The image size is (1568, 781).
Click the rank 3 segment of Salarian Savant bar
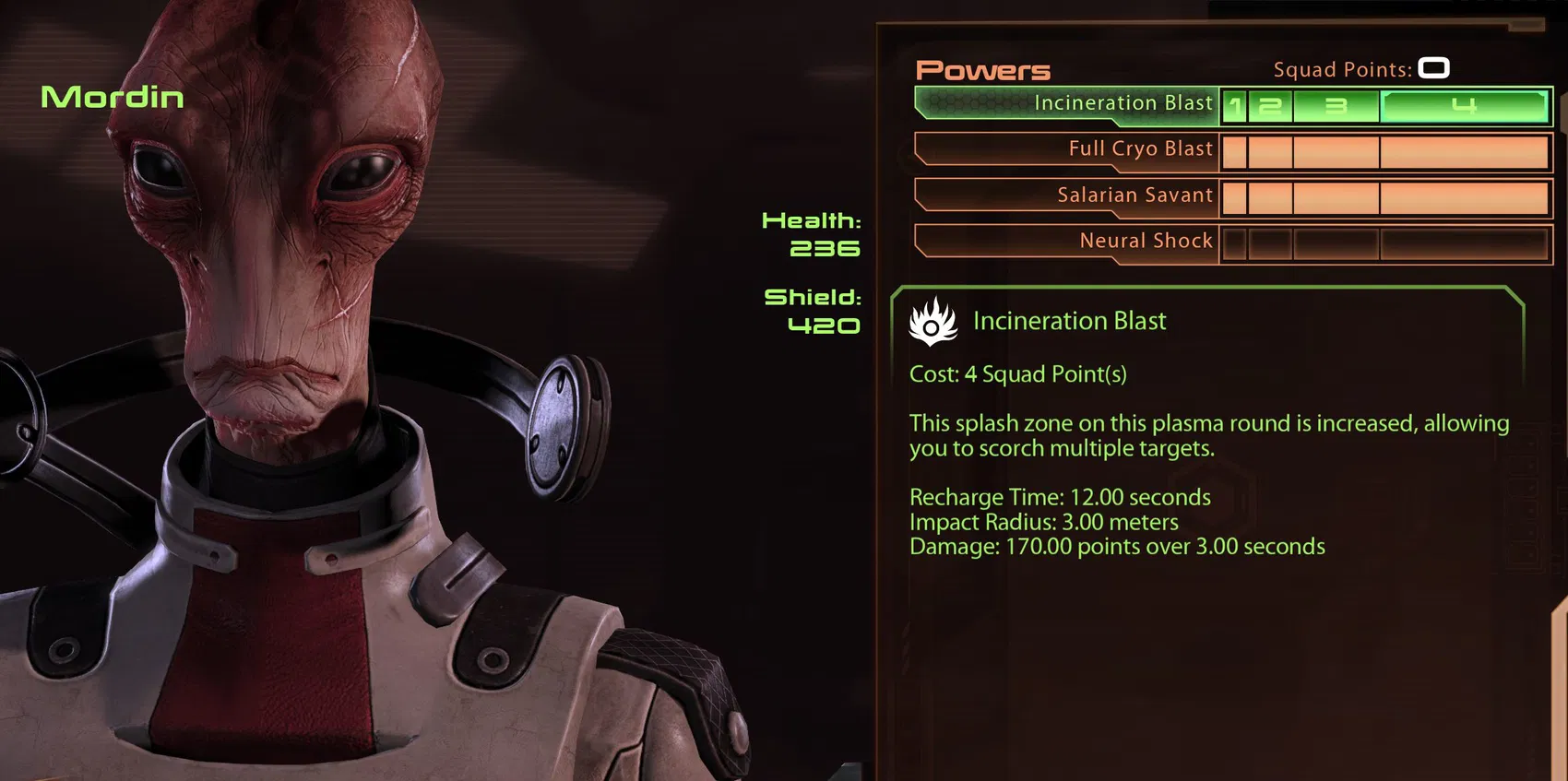point(1335,196)
